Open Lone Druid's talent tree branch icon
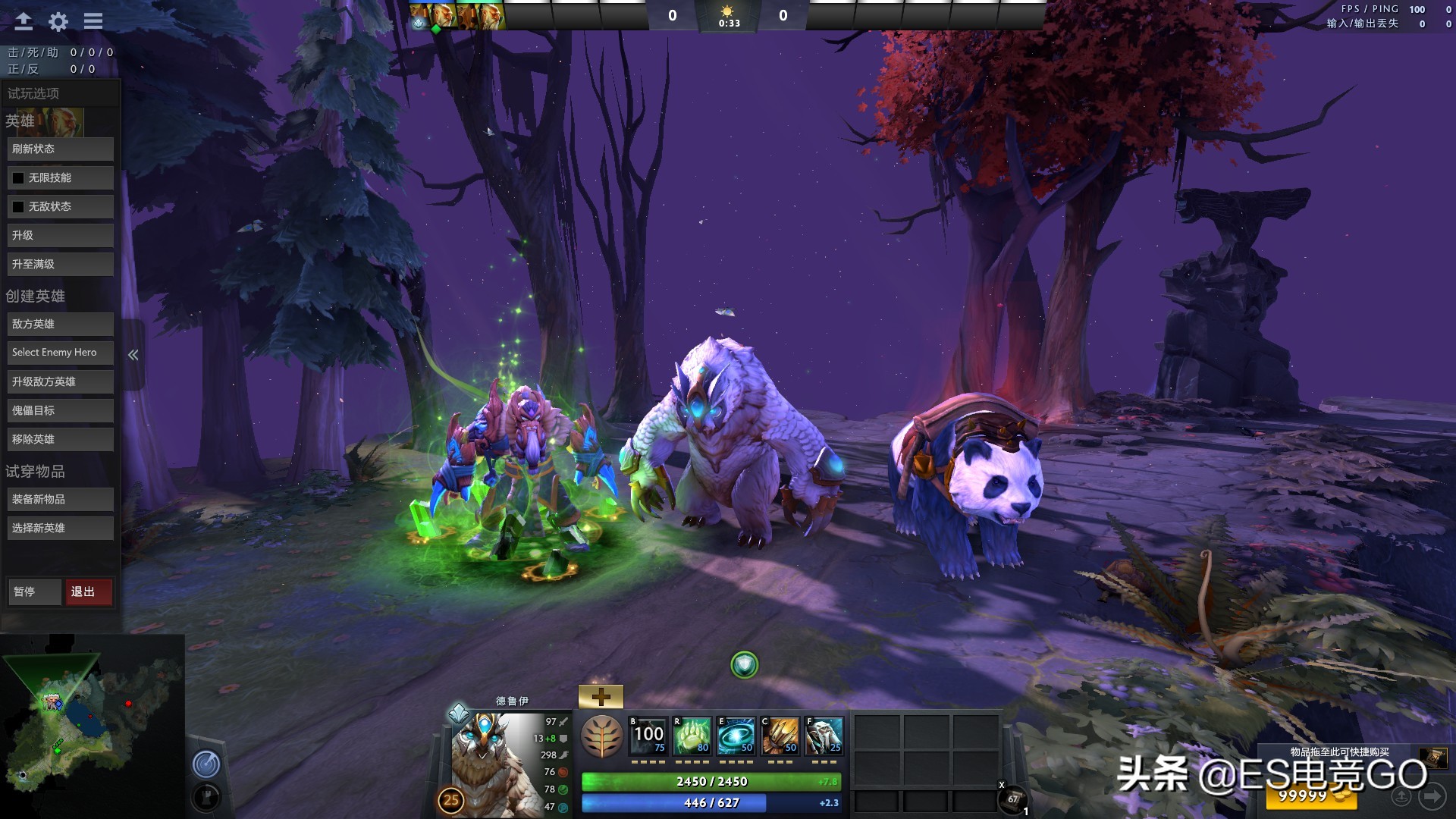Viewport: 1456px width, 819px height. coord(601,736)
